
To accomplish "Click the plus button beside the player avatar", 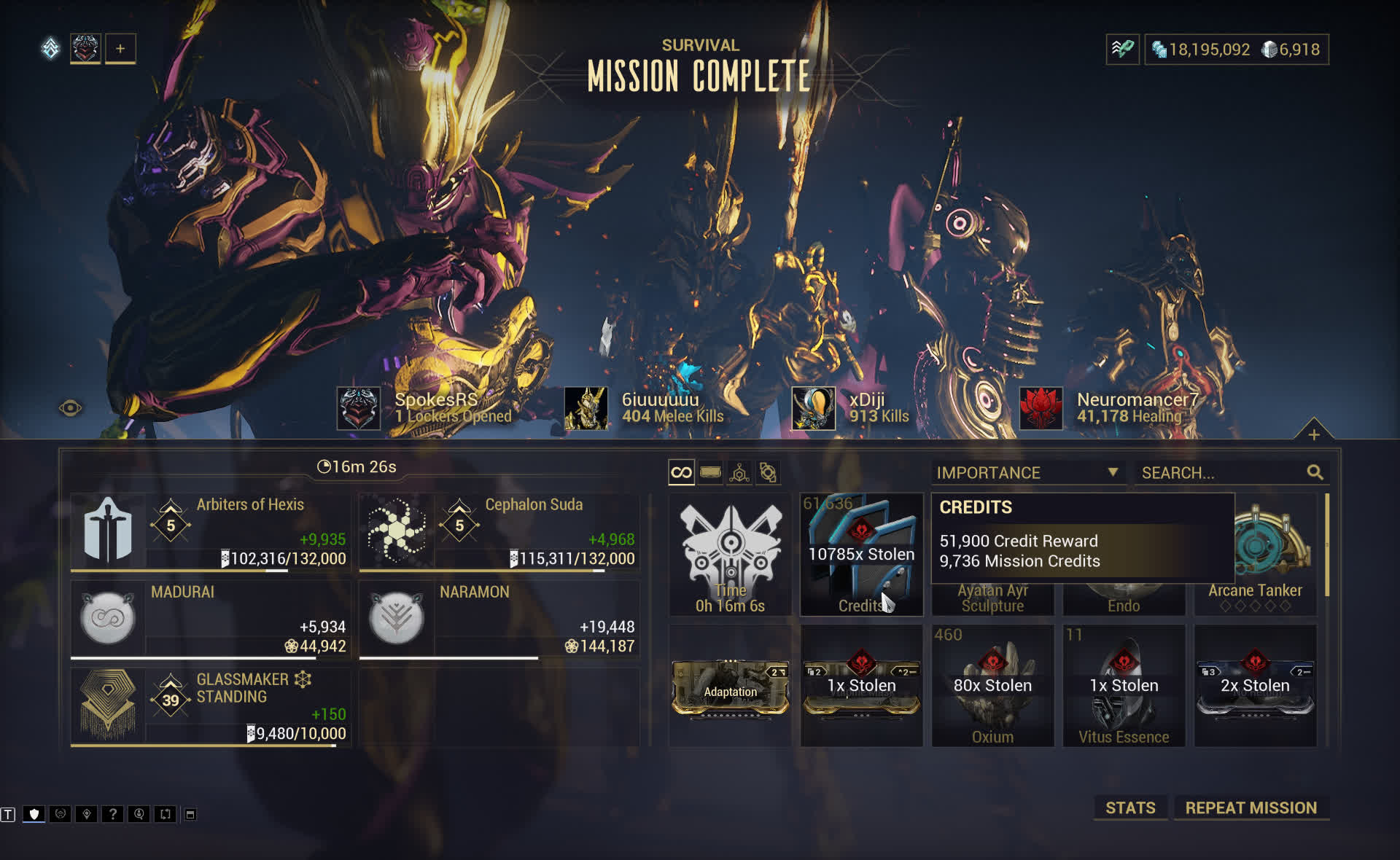I will pos(120,49).
